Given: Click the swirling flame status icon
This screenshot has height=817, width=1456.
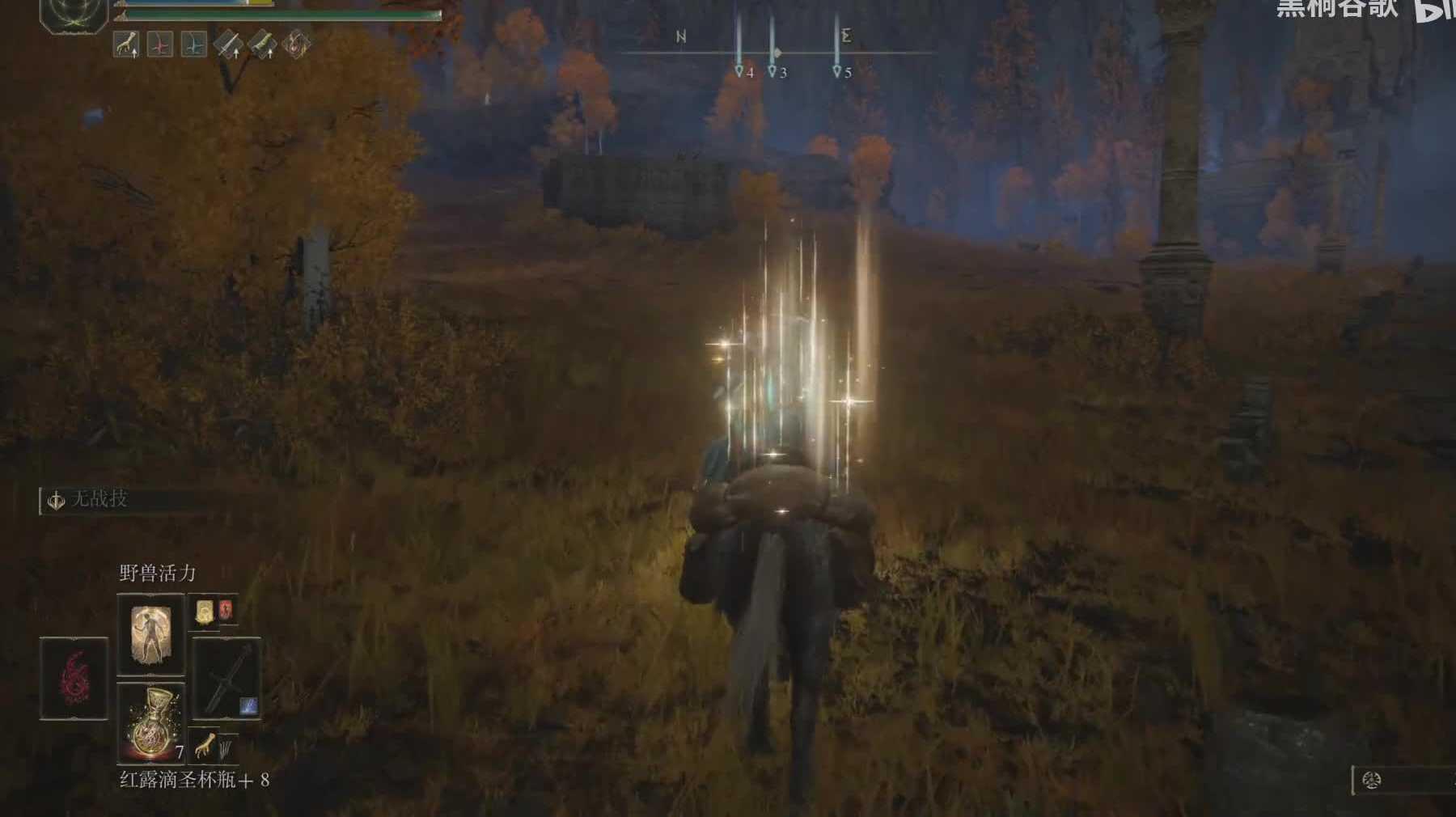Looking at the screenshot, I should (x=296, y=44).
